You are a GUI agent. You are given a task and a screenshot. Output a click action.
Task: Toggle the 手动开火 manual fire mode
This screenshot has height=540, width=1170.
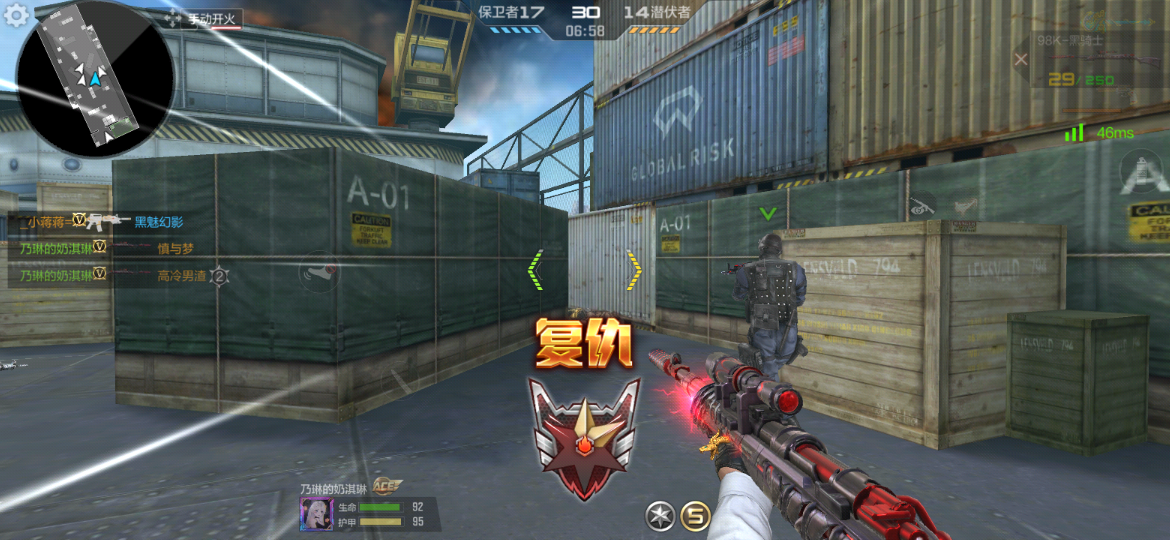[202, 18]
